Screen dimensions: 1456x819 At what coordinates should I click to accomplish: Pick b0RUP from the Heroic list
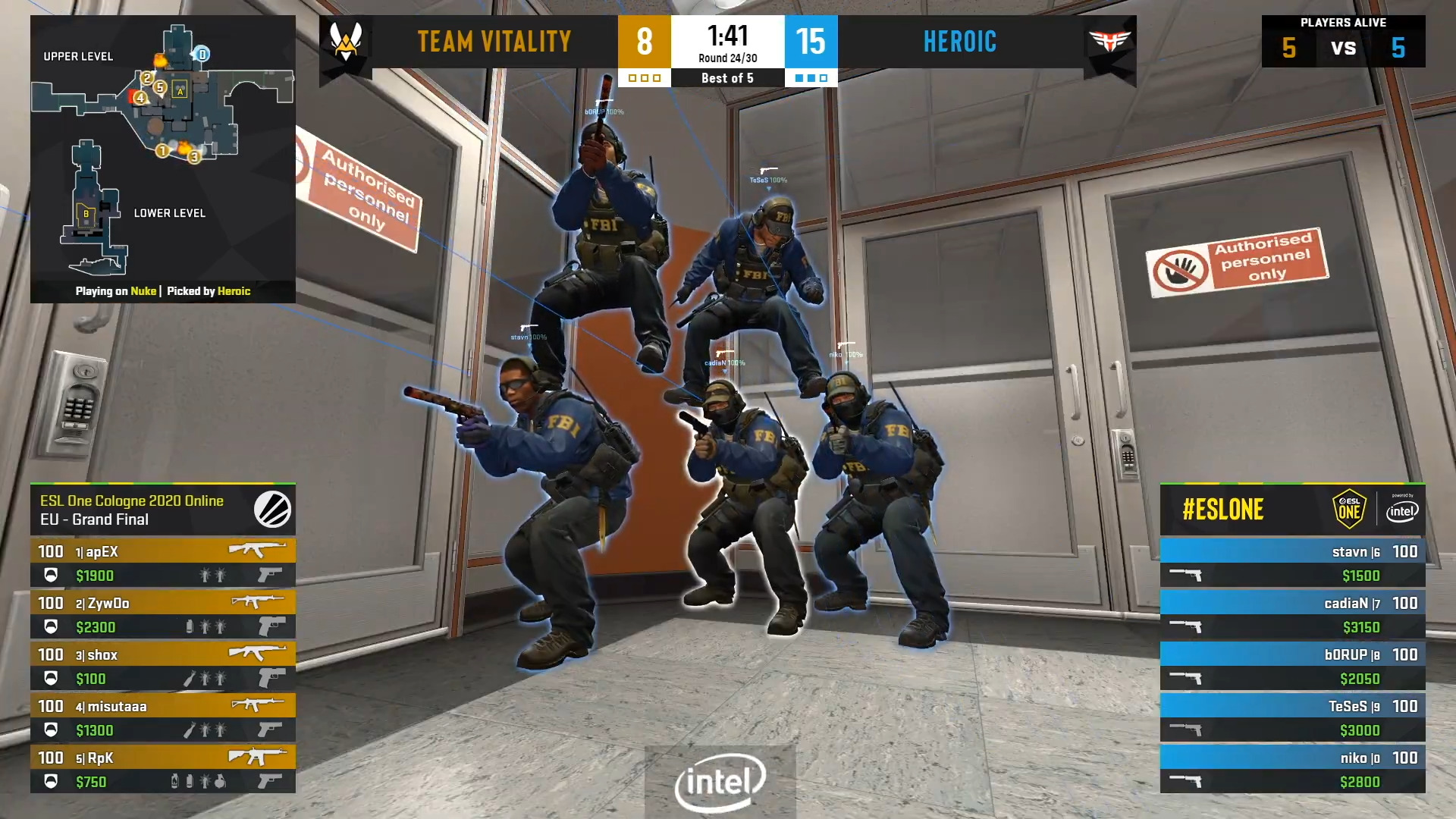(x=1292, y=666)
